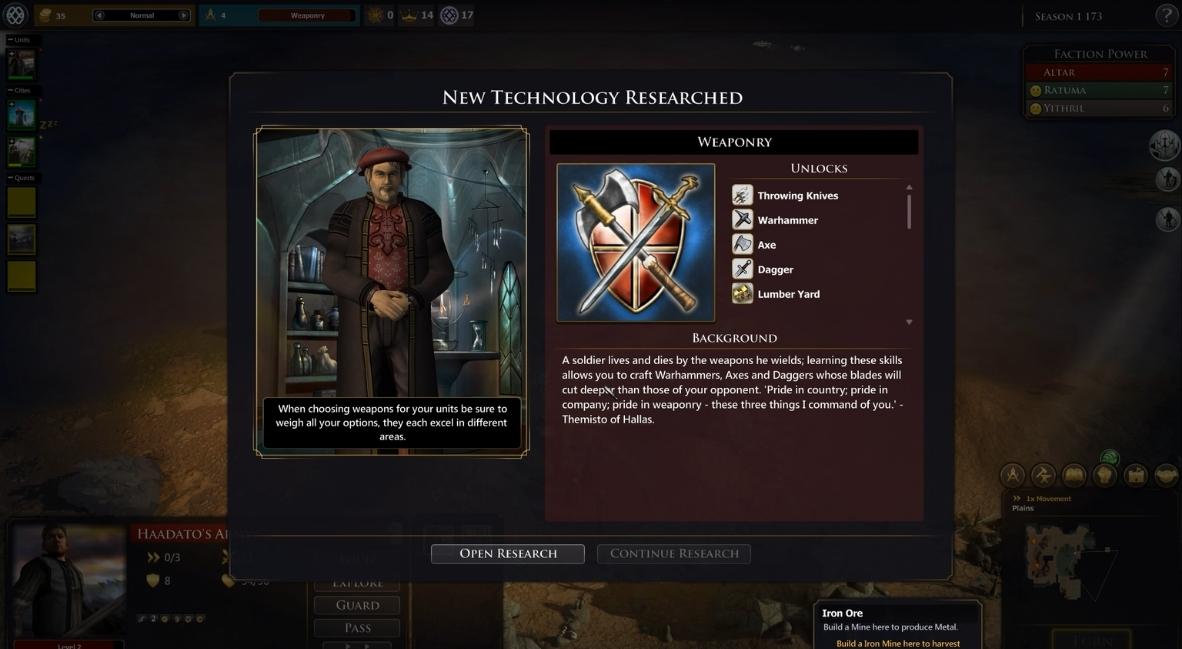Open the main menu emblem icon
This screenshot has height=649, width=1182.
tap(15, 15)
